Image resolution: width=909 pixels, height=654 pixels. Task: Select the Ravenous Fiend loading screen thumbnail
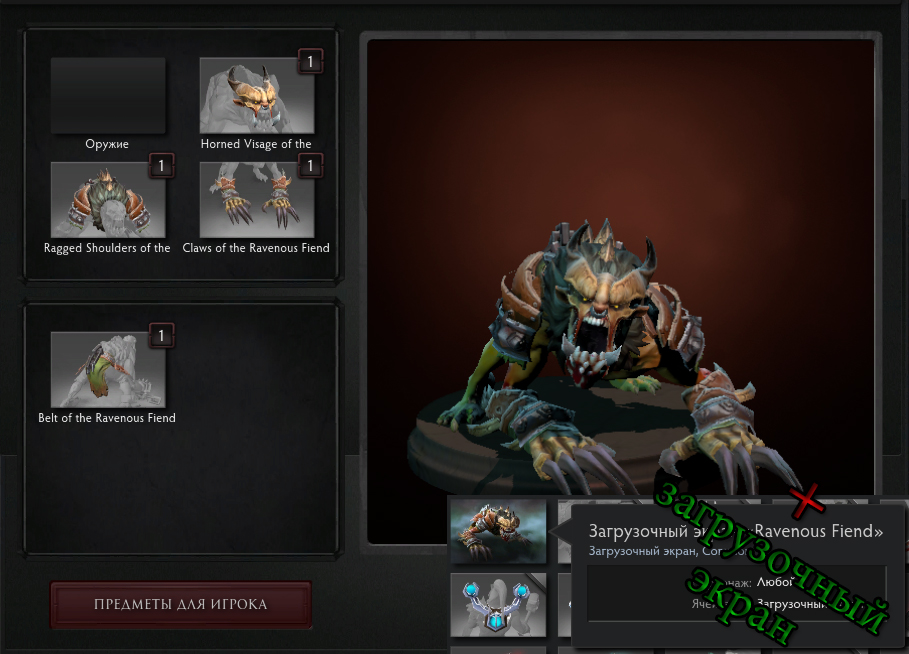click(498, 531)
